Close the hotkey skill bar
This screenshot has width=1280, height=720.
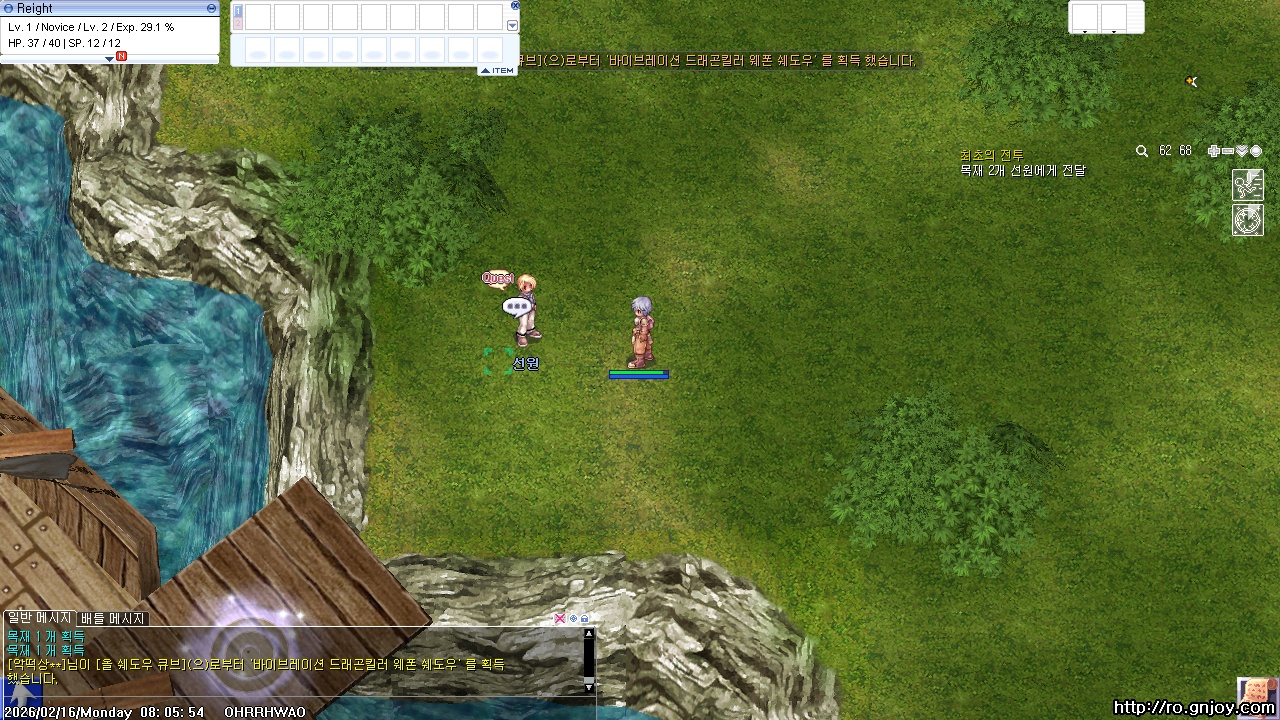[x=515, y=6]
